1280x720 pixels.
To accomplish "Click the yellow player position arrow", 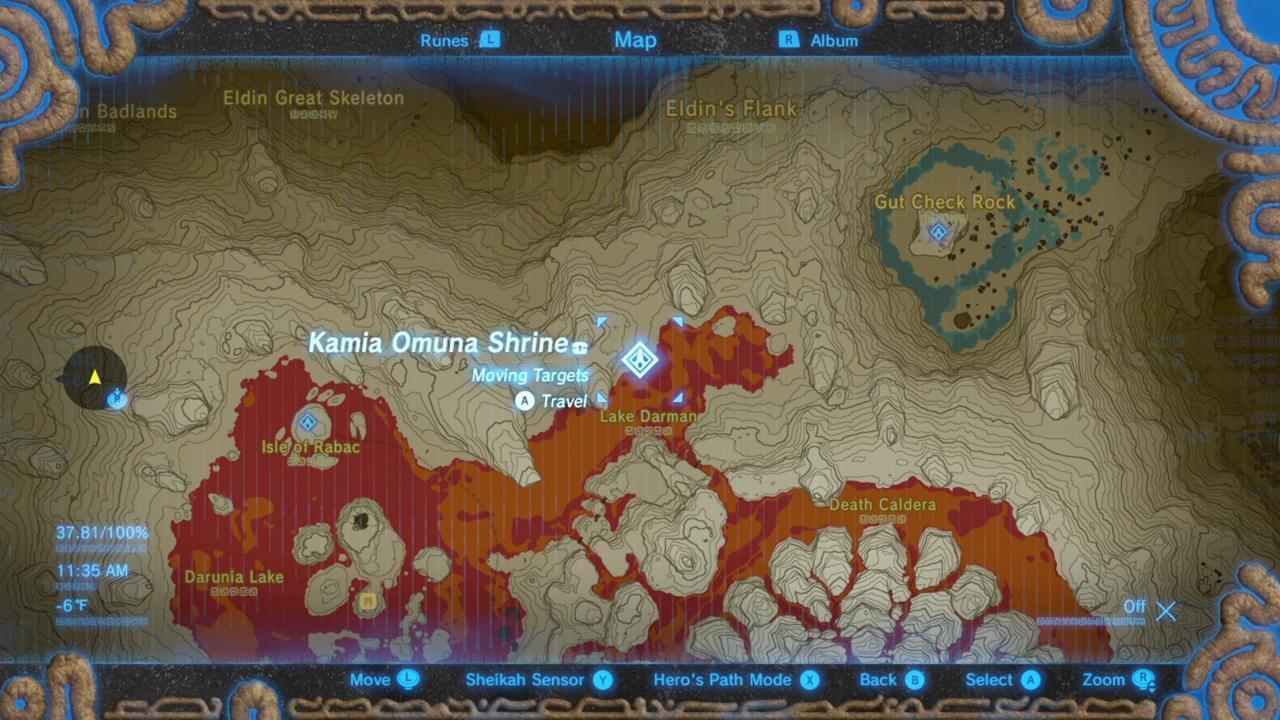I will pyautogui.click(x=93, y=377).
